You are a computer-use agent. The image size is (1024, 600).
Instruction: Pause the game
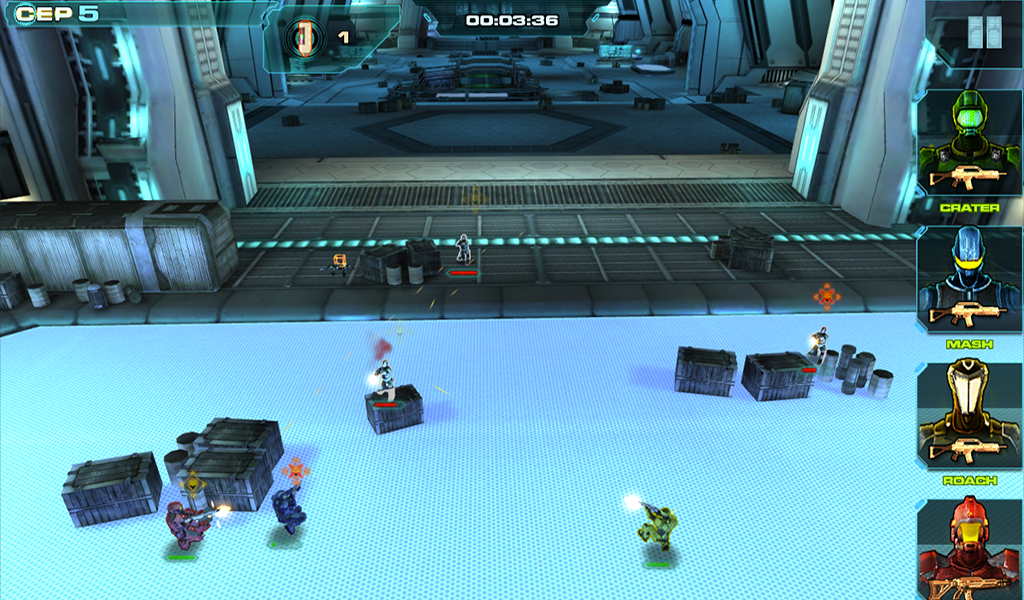[984, 34]
